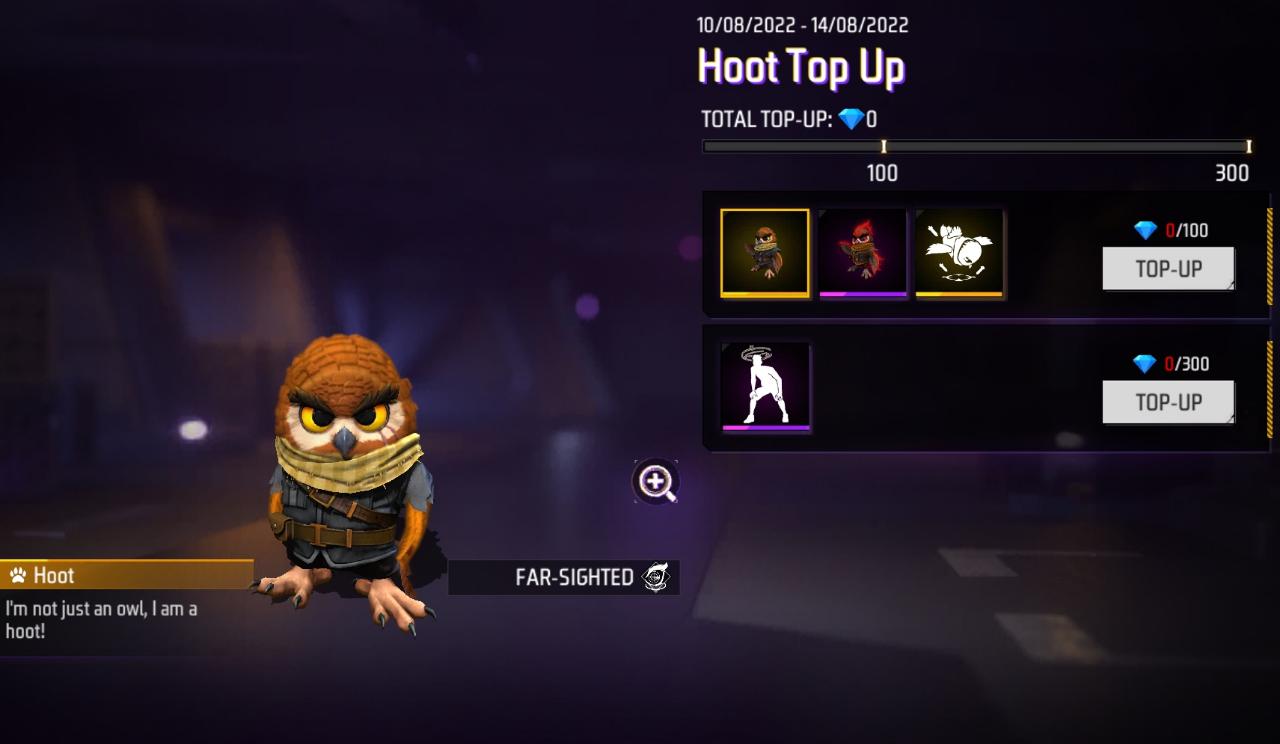The height and width of the screenshot is (744, 1280).
Task: Click TOP-UP button for 100 diamond reward
Action: coord(1168,269)
